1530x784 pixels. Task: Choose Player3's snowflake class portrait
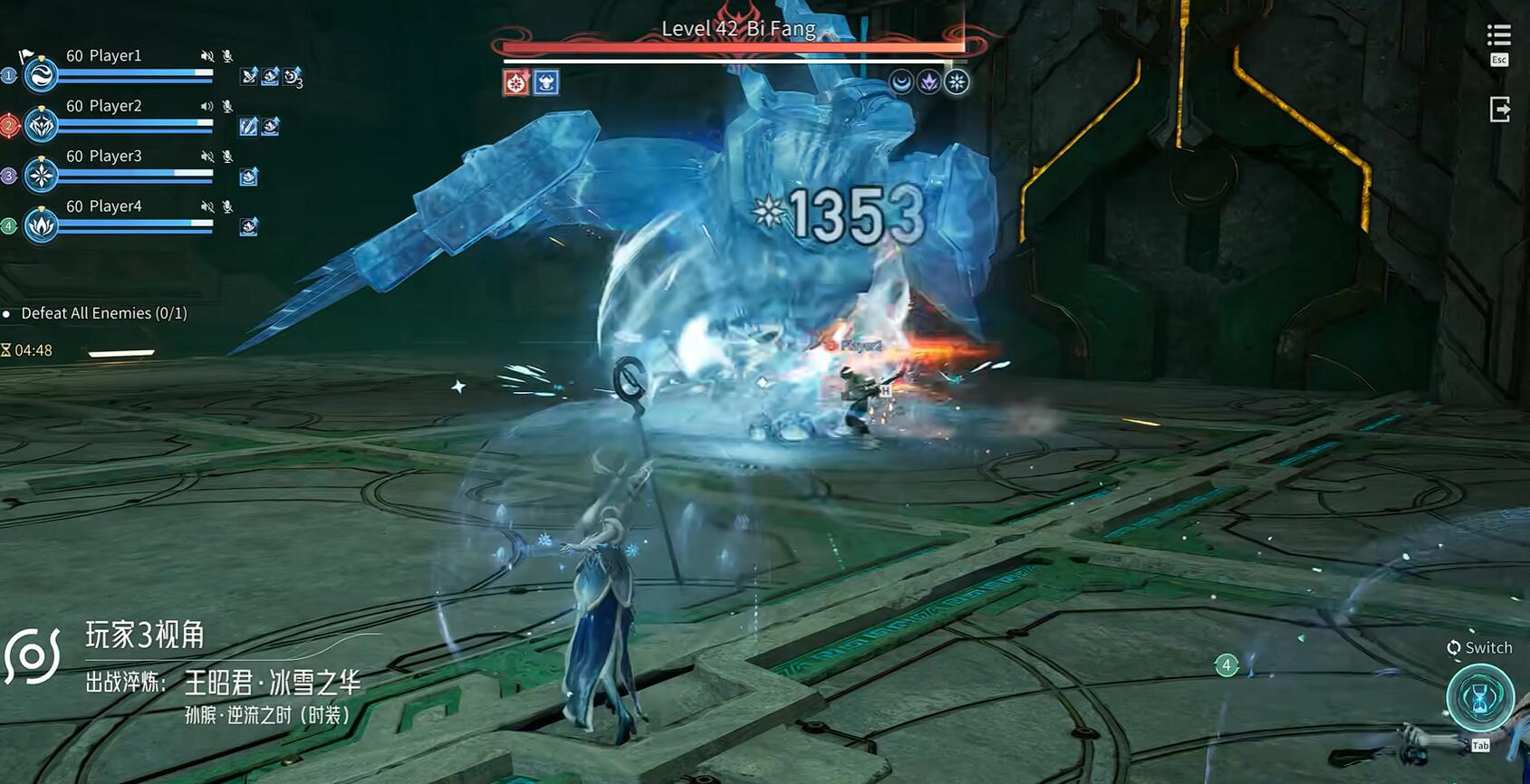pos(41,175)
